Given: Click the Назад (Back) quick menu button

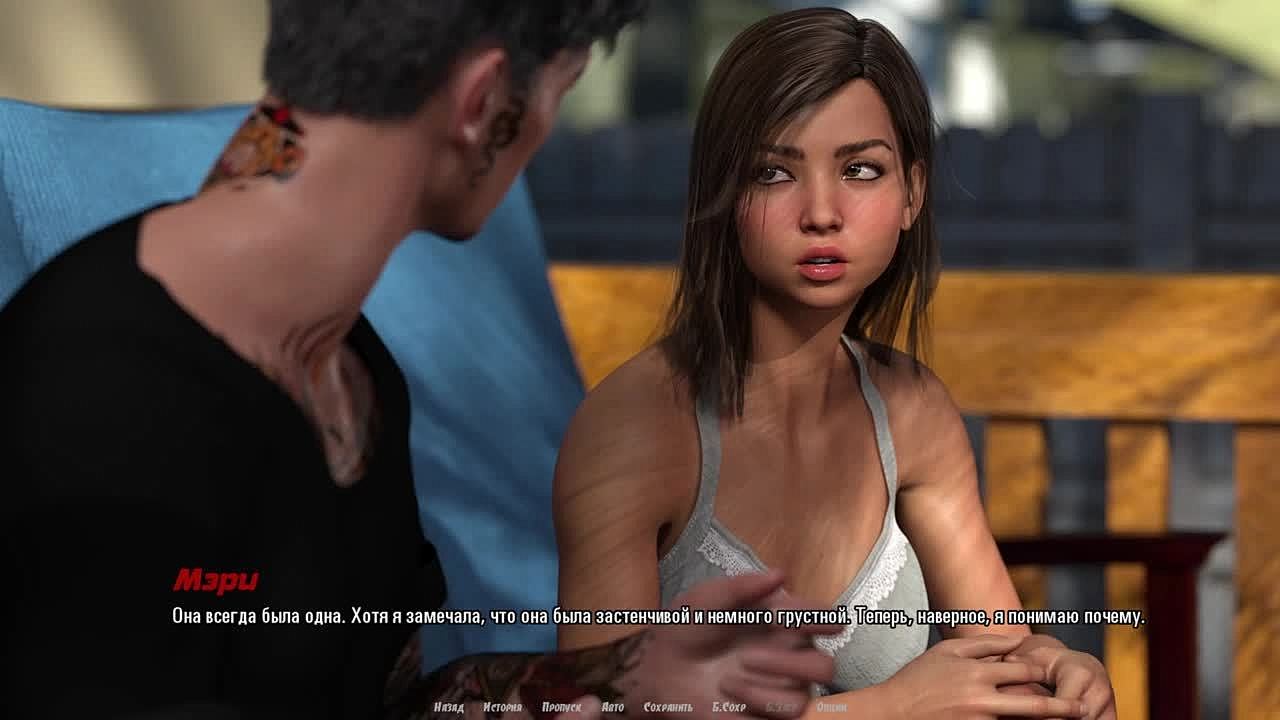Looking at the screenshot, I should pos(449,707).
